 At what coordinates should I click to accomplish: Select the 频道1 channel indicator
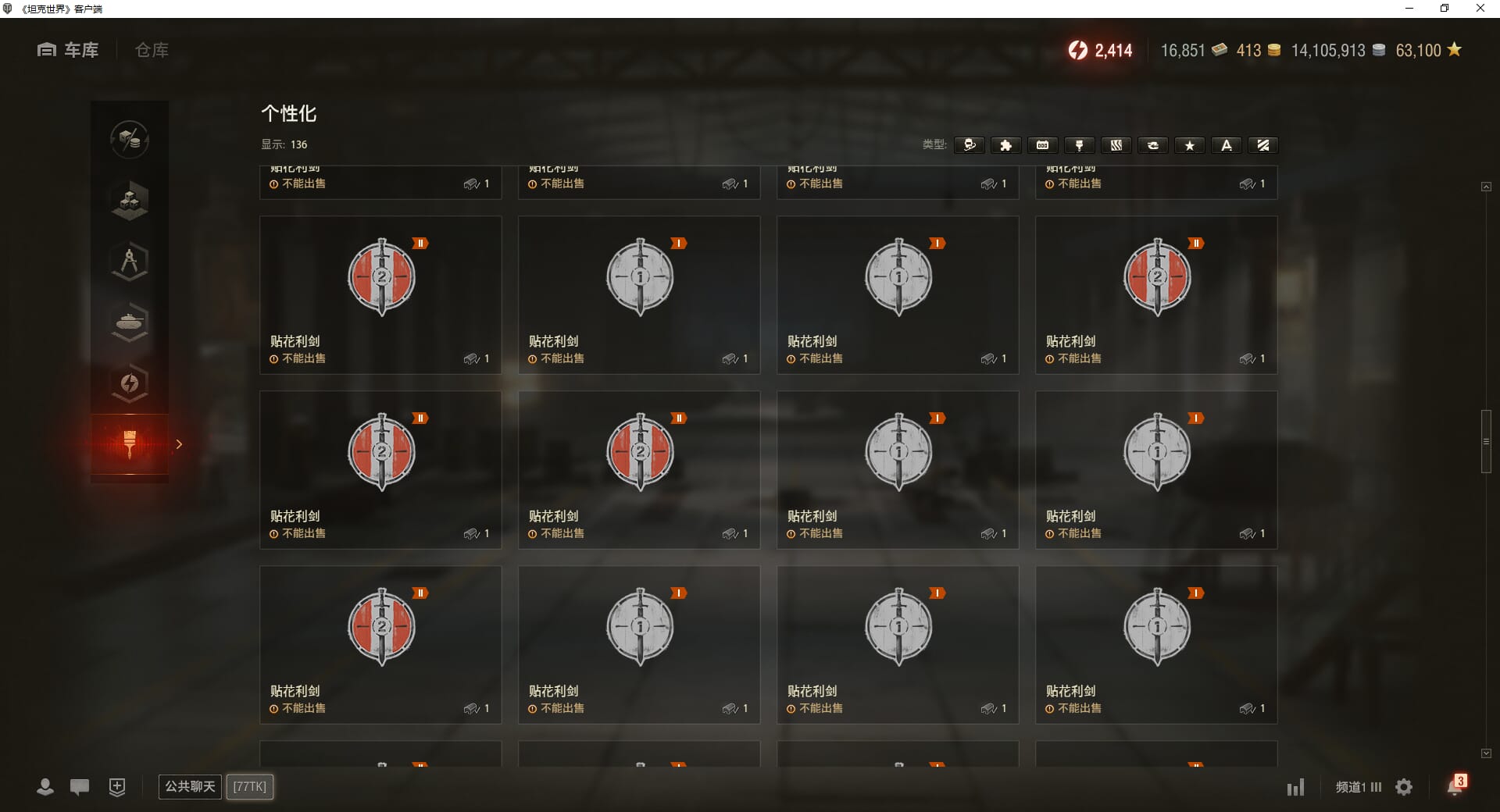coord(1358,787)
